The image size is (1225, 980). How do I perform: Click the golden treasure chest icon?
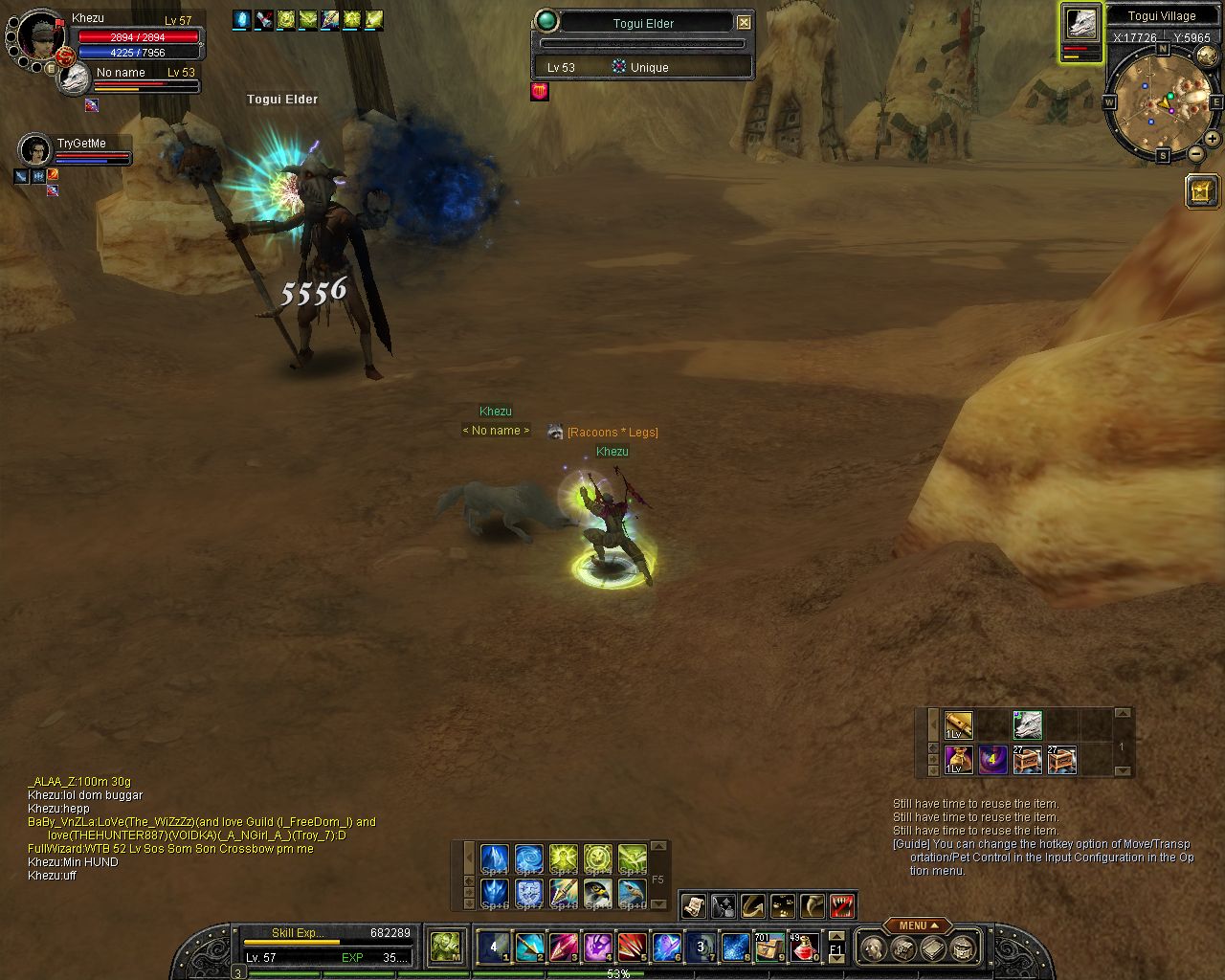[1202, 191]
